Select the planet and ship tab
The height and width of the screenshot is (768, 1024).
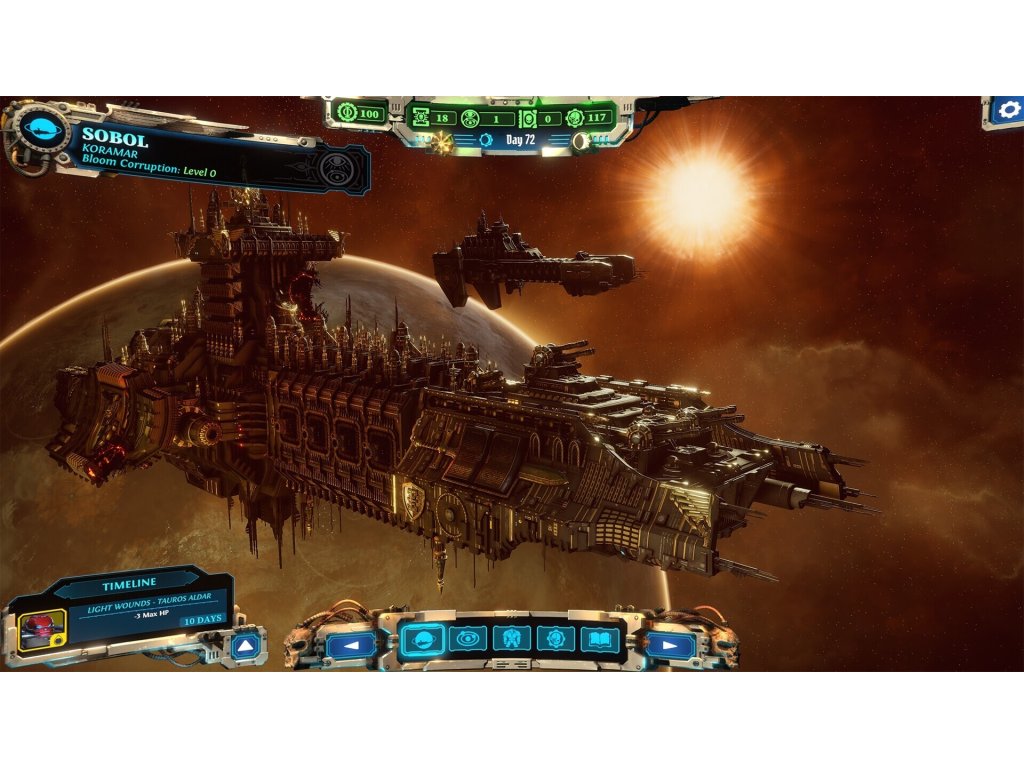coord(423,639)
